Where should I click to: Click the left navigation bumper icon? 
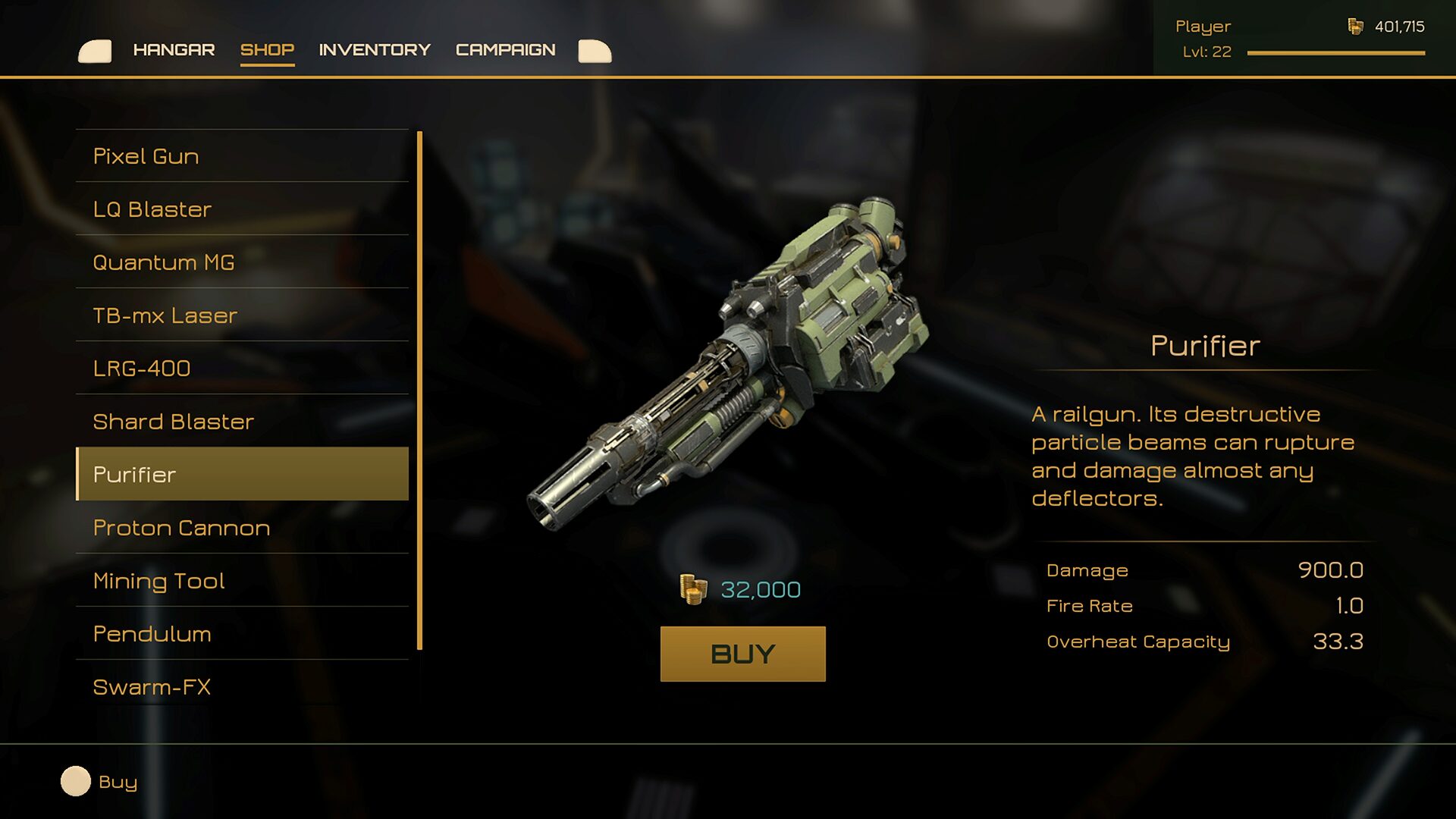(96, 52)
